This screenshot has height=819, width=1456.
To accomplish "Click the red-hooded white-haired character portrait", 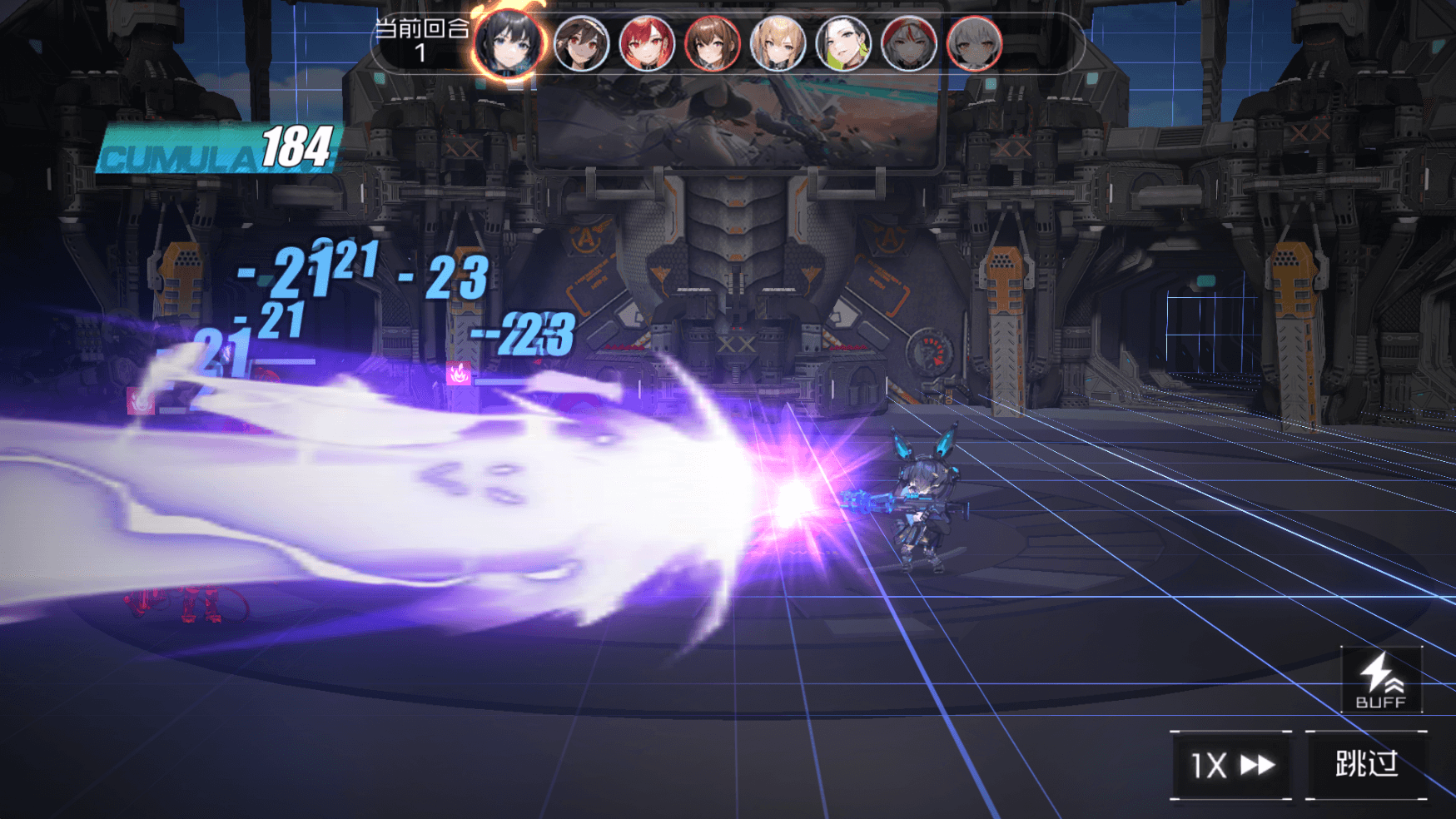I will [909, 43].
